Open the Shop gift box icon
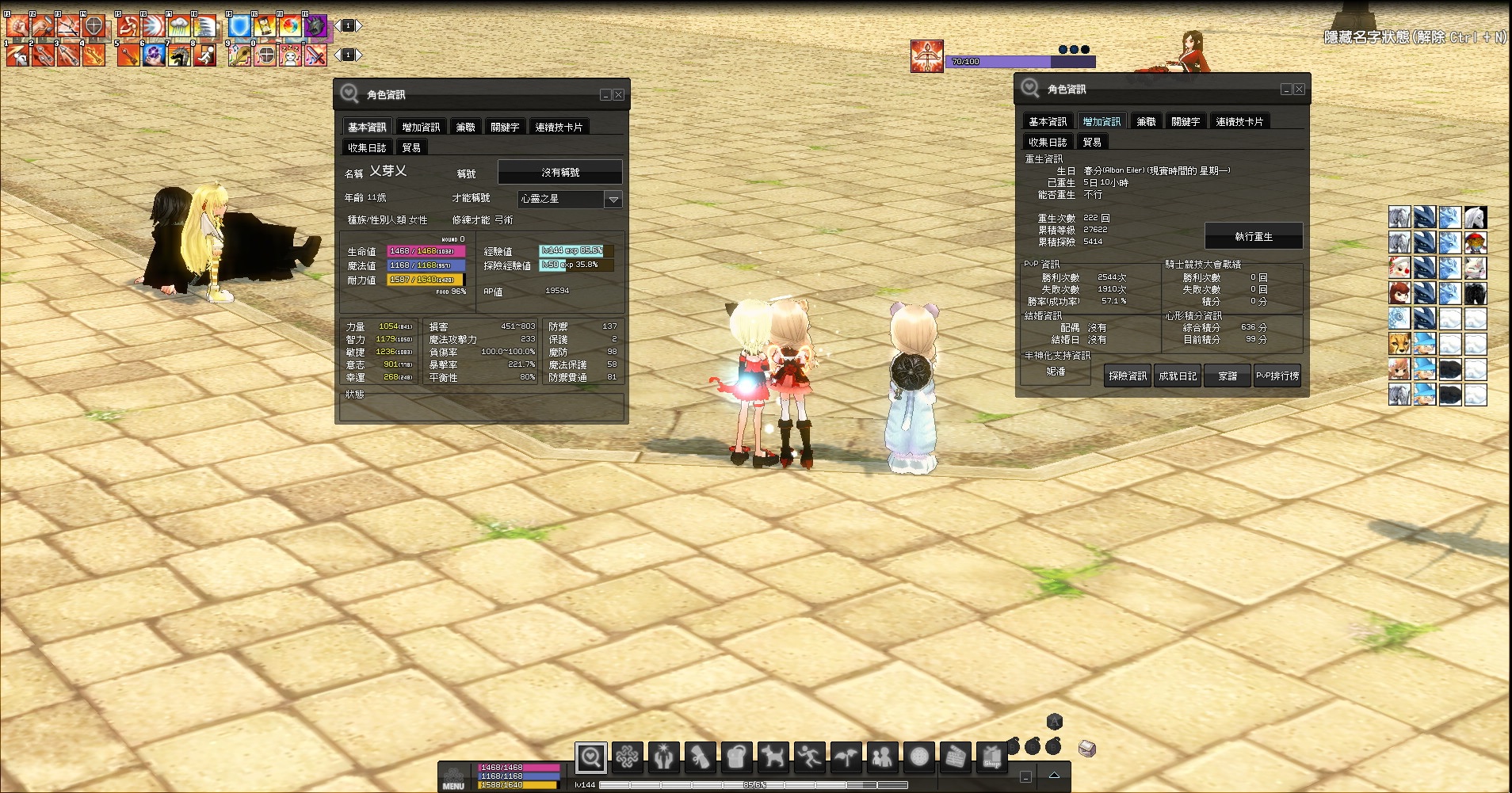Screen dimensions: 1512x793 [x=991, y=757]
